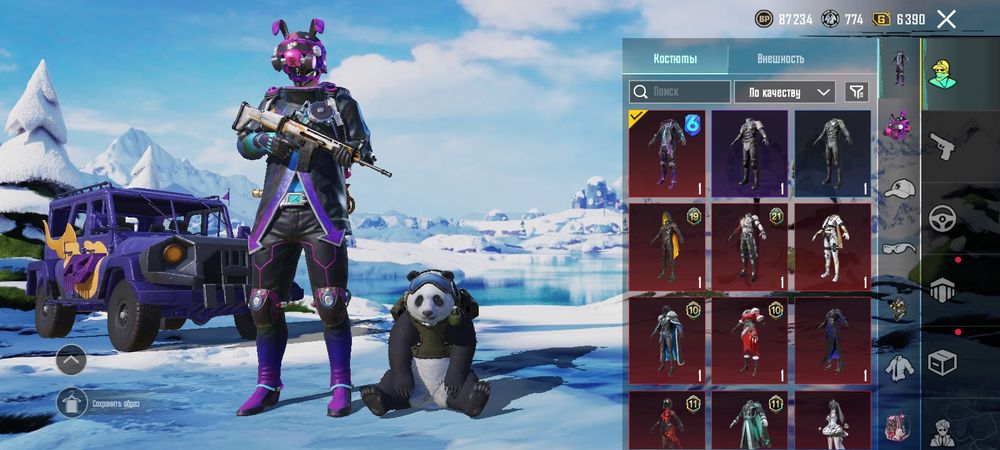Switch to the steering wheel vehicle section
The image size is (1000, 450).
(x=942, y=219)
